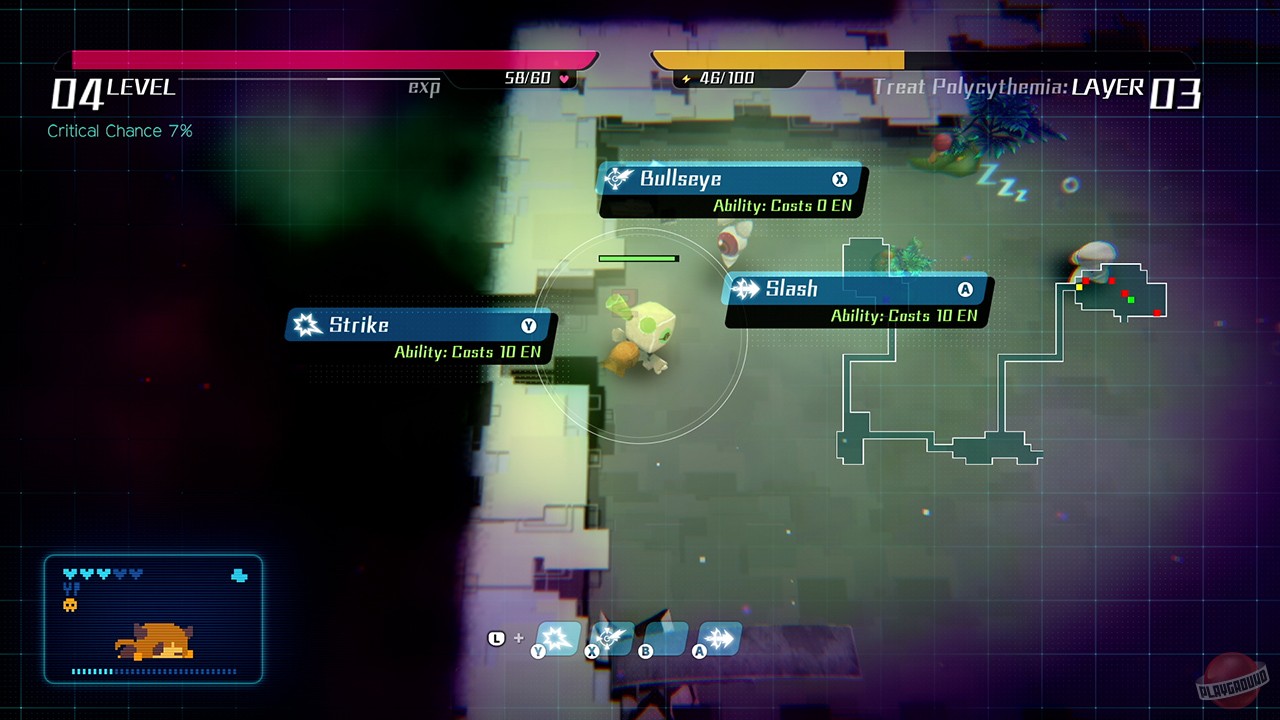Select the Bullseye ability icon above the X button
The height and width of the screenshot is (720, 1280).
click(612, 638)
